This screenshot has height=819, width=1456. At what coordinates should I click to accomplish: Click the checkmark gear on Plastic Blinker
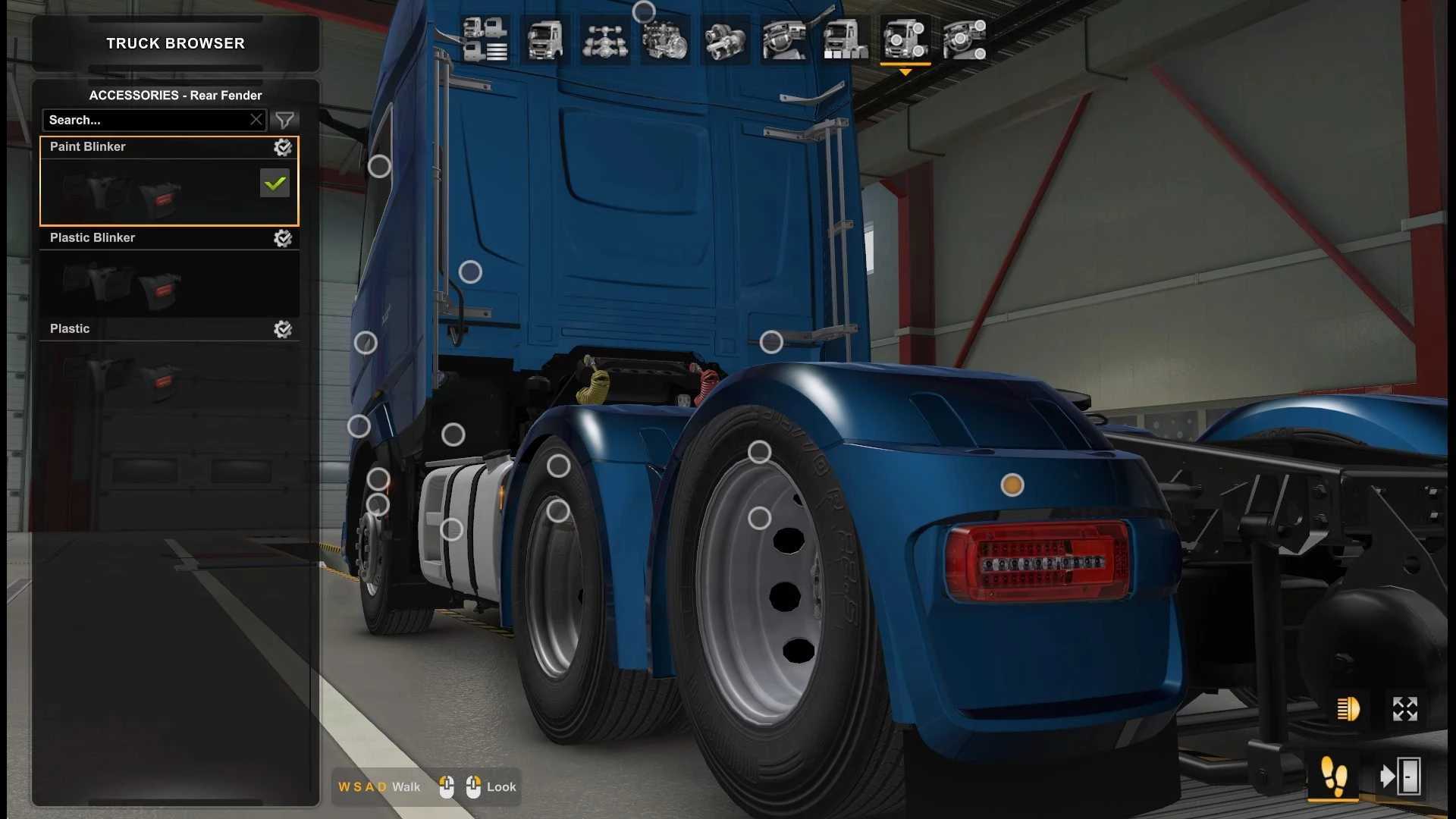(283, 238)
